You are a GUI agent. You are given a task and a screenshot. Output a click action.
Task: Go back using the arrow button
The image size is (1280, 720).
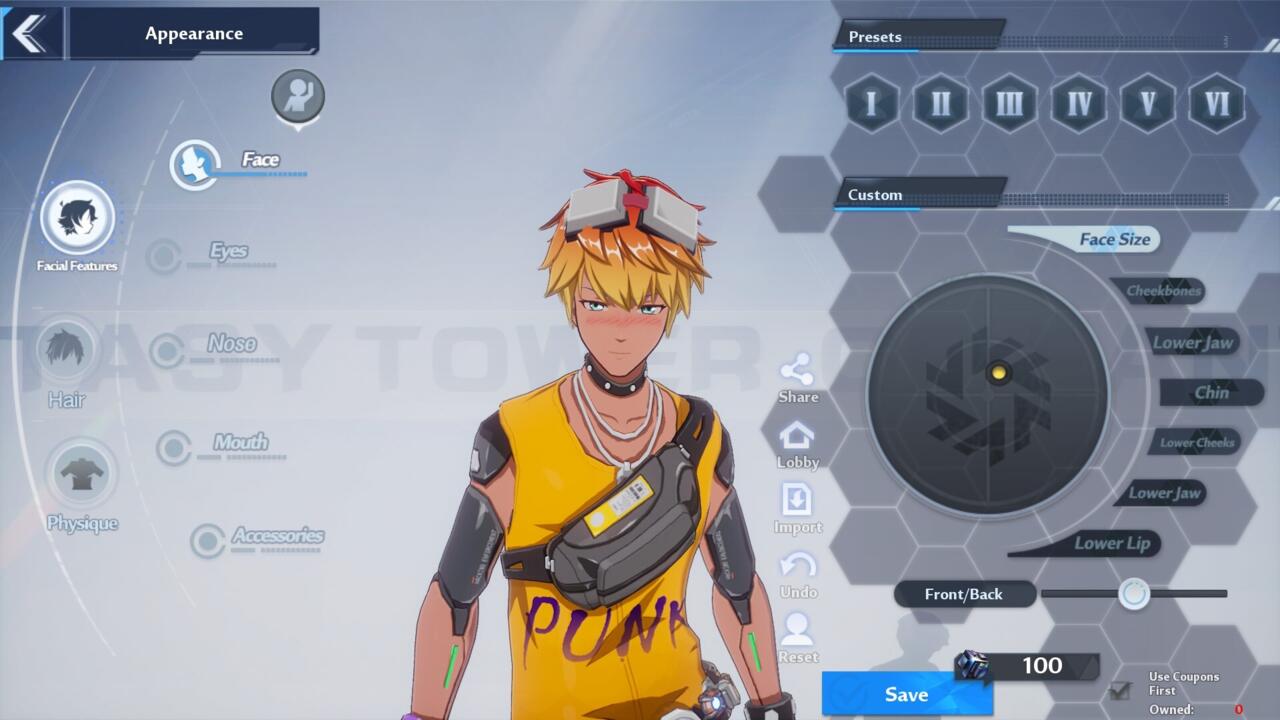[x=30, y=33]
